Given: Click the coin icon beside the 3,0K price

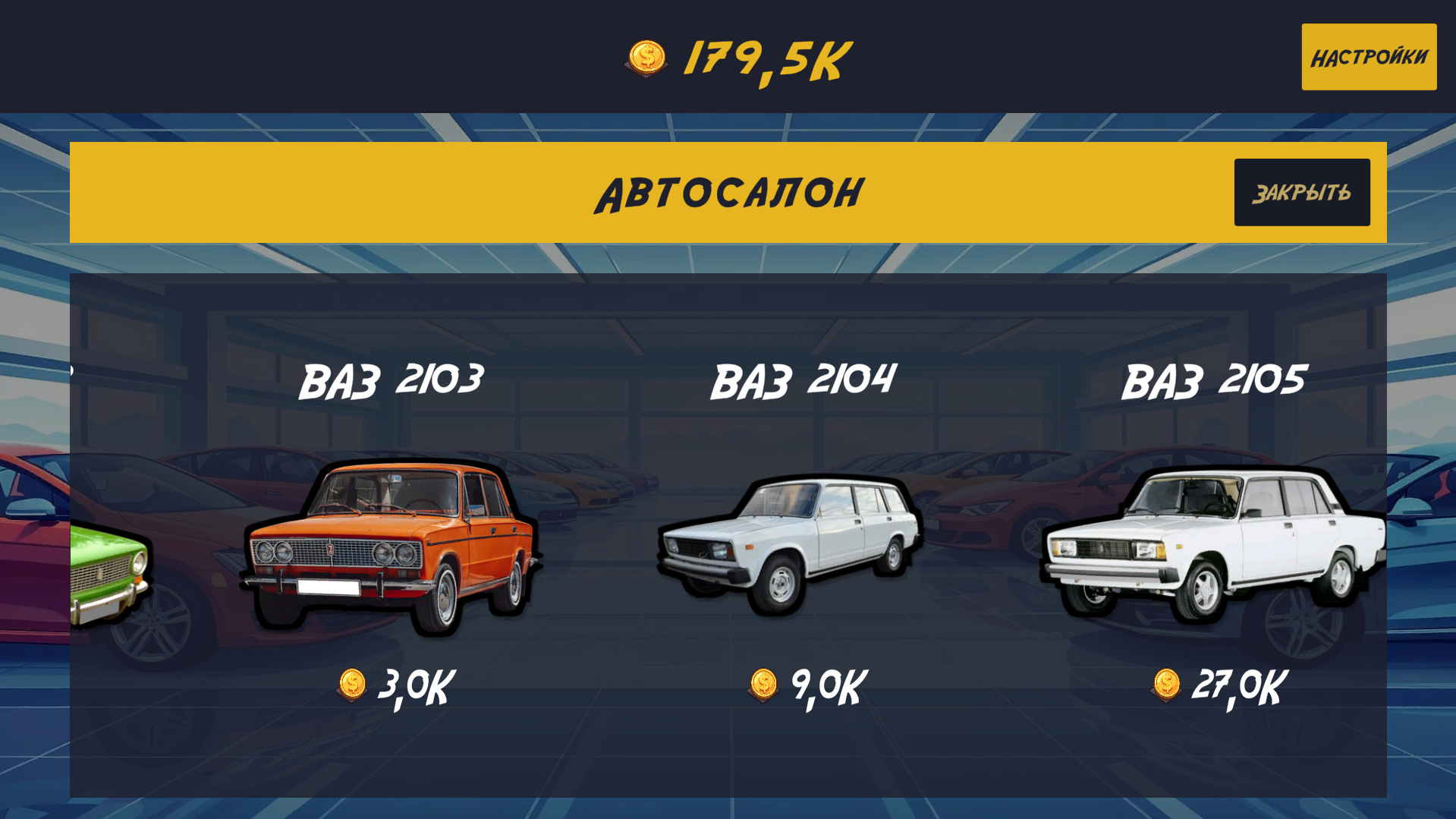Looking at the screenshot, I should pos(351,685).
